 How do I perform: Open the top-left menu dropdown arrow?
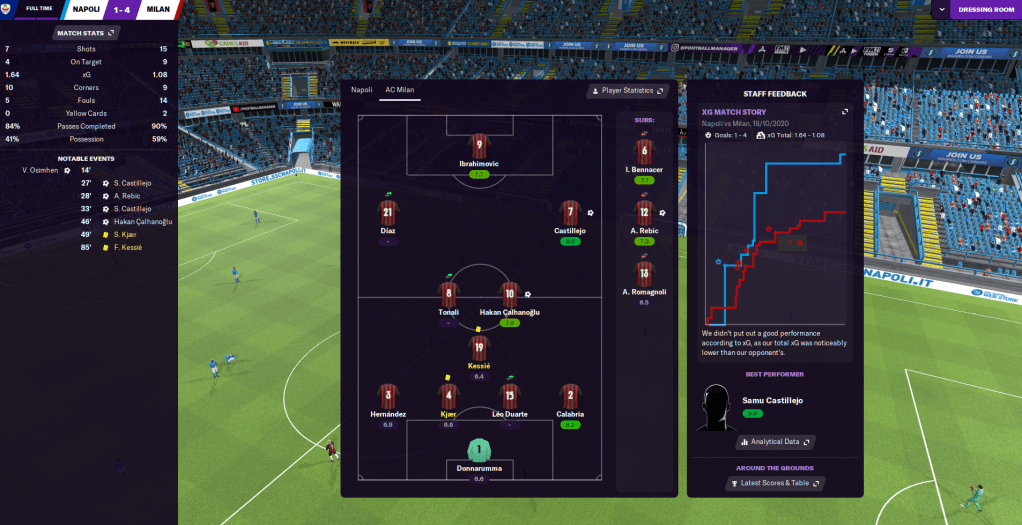[8, 10]
